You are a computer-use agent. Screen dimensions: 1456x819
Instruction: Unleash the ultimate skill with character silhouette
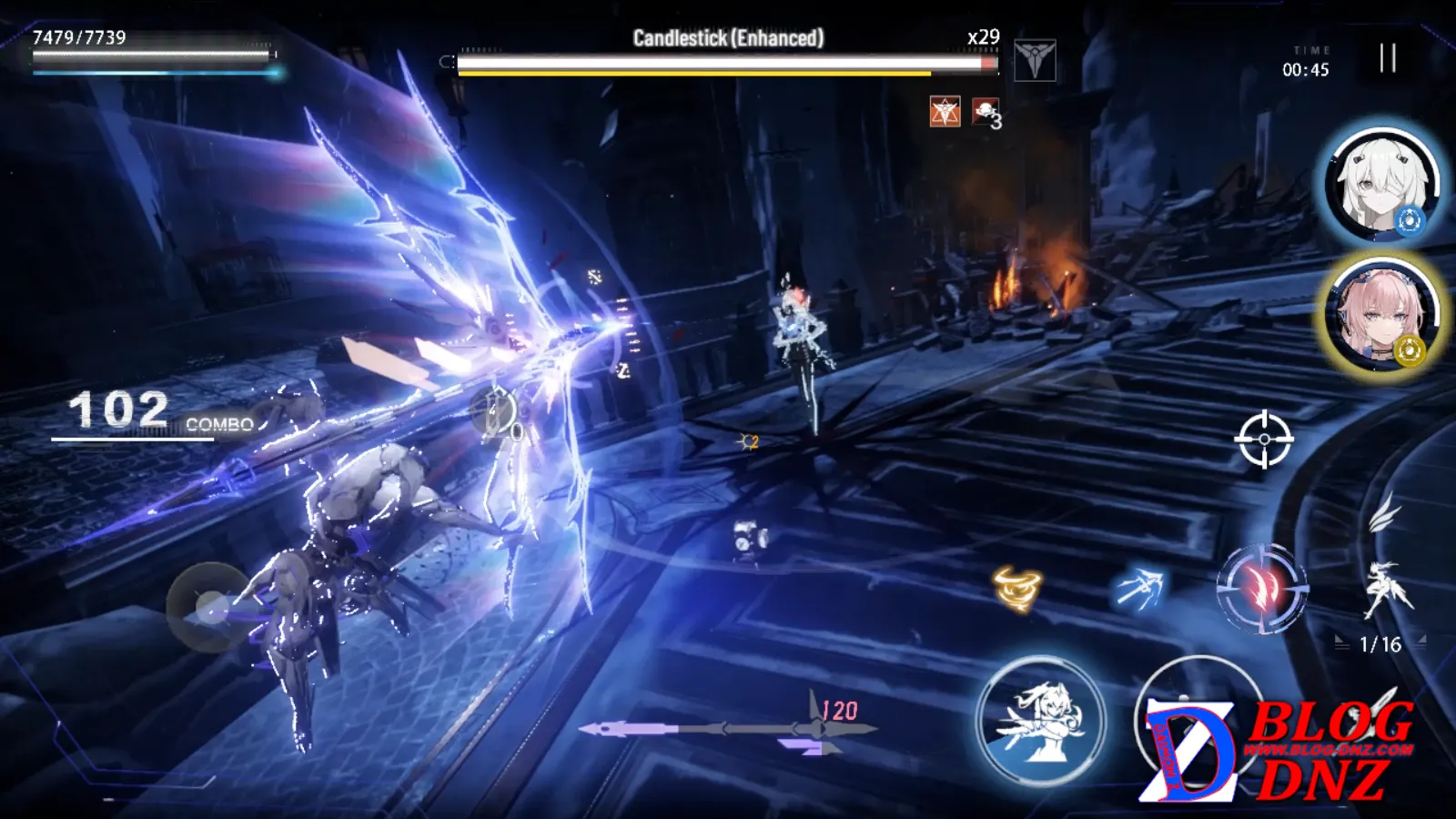1041,722
